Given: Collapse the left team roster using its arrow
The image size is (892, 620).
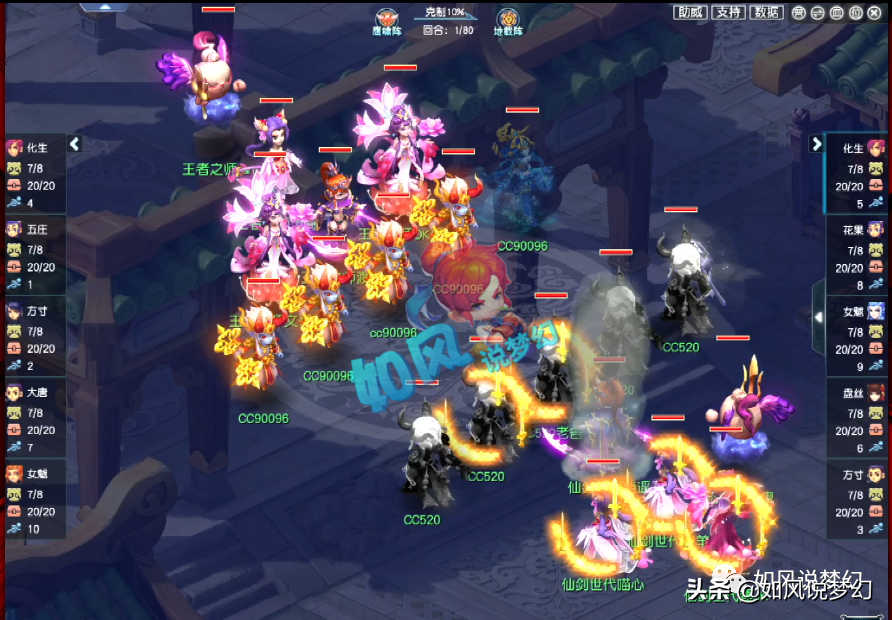Looking at the screenshot, I should pos(74,145).
